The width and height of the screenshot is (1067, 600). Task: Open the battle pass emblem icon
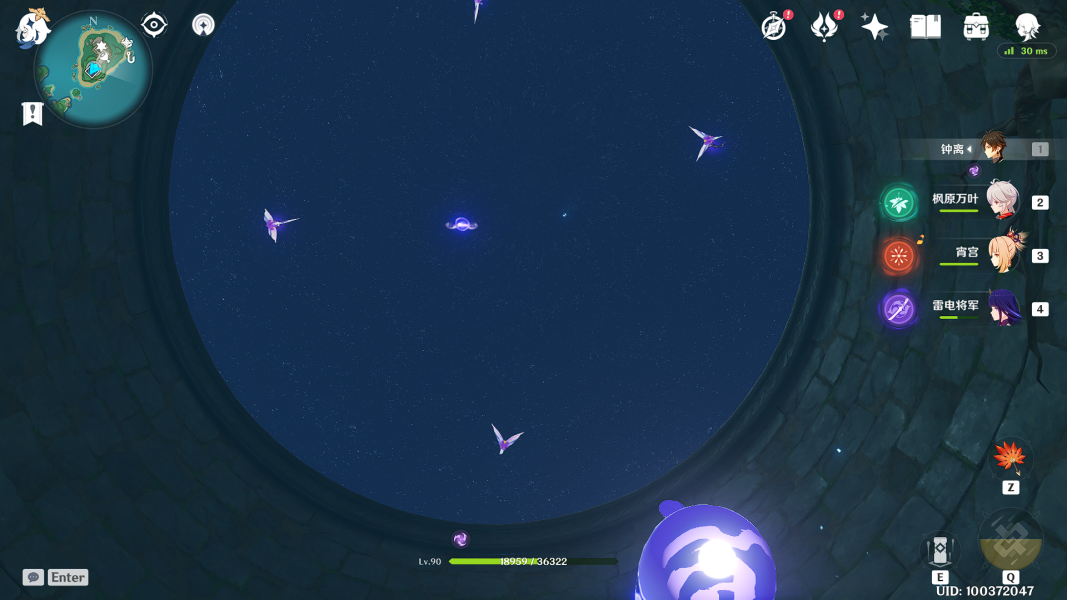click(x=824, y=27)
